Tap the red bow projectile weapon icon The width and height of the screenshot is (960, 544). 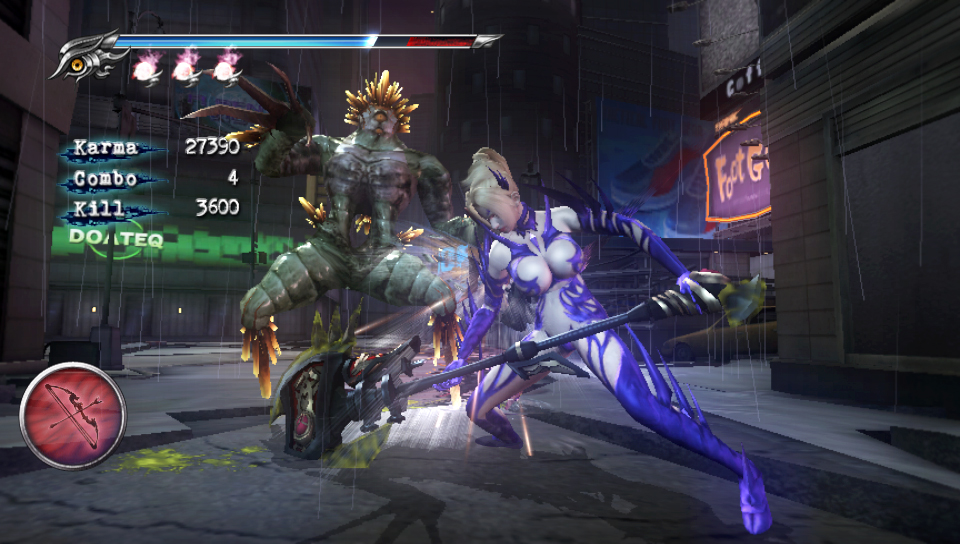point(73,415)
